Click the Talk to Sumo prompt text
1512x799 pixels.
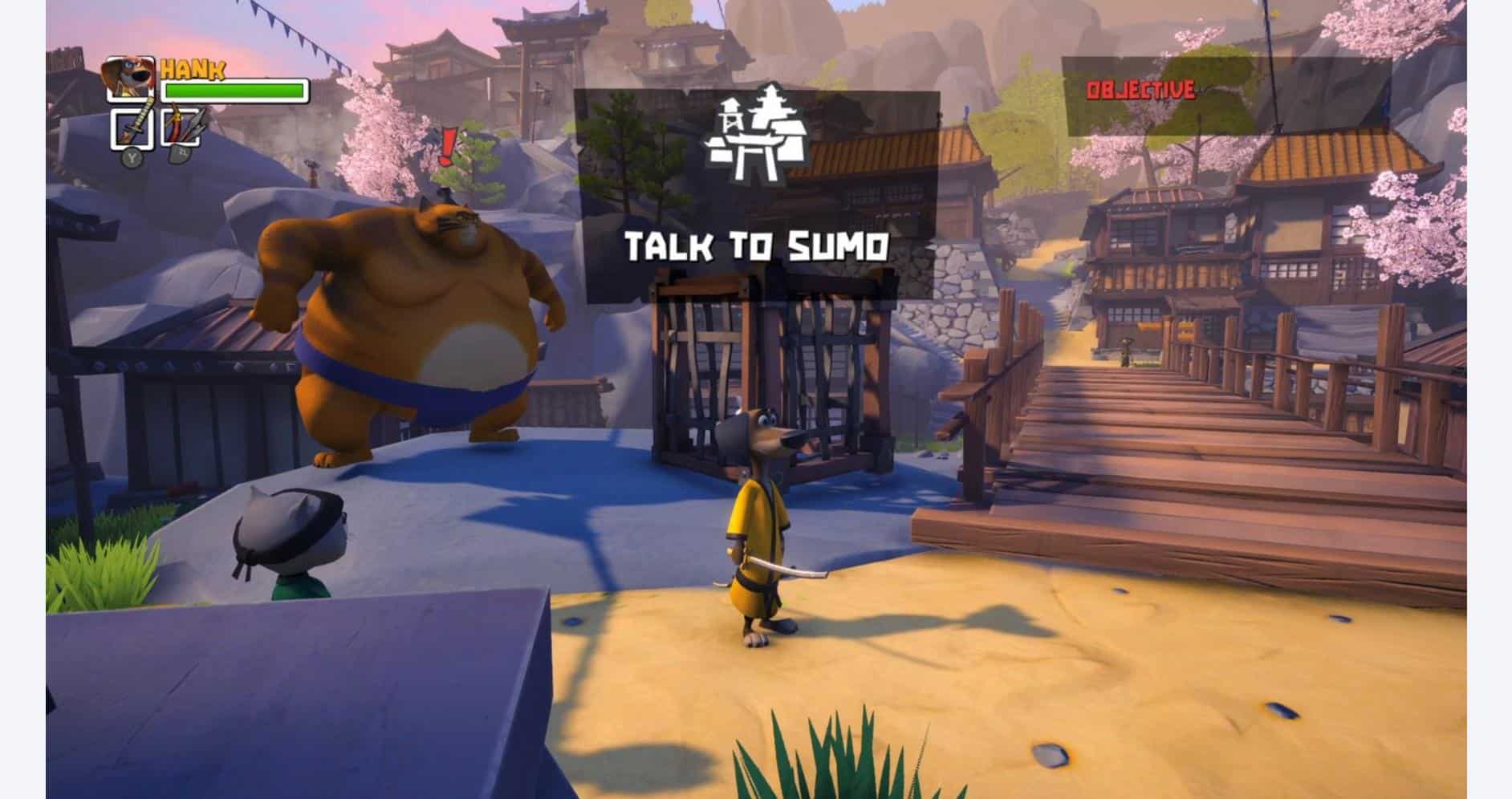(x=758, y=245)
